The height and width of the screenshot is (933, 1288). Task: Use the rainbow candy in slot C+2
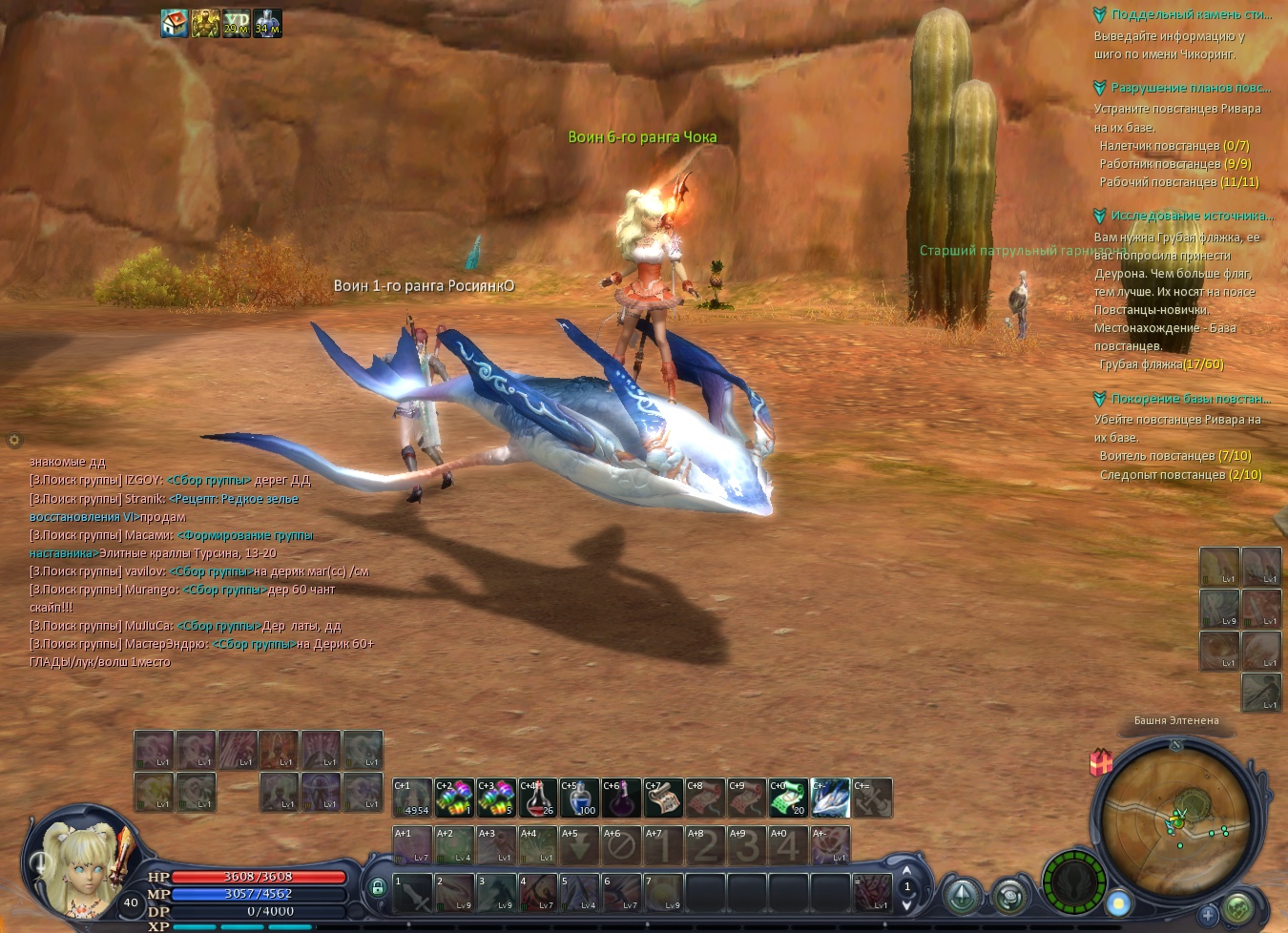tap(454, 798)
